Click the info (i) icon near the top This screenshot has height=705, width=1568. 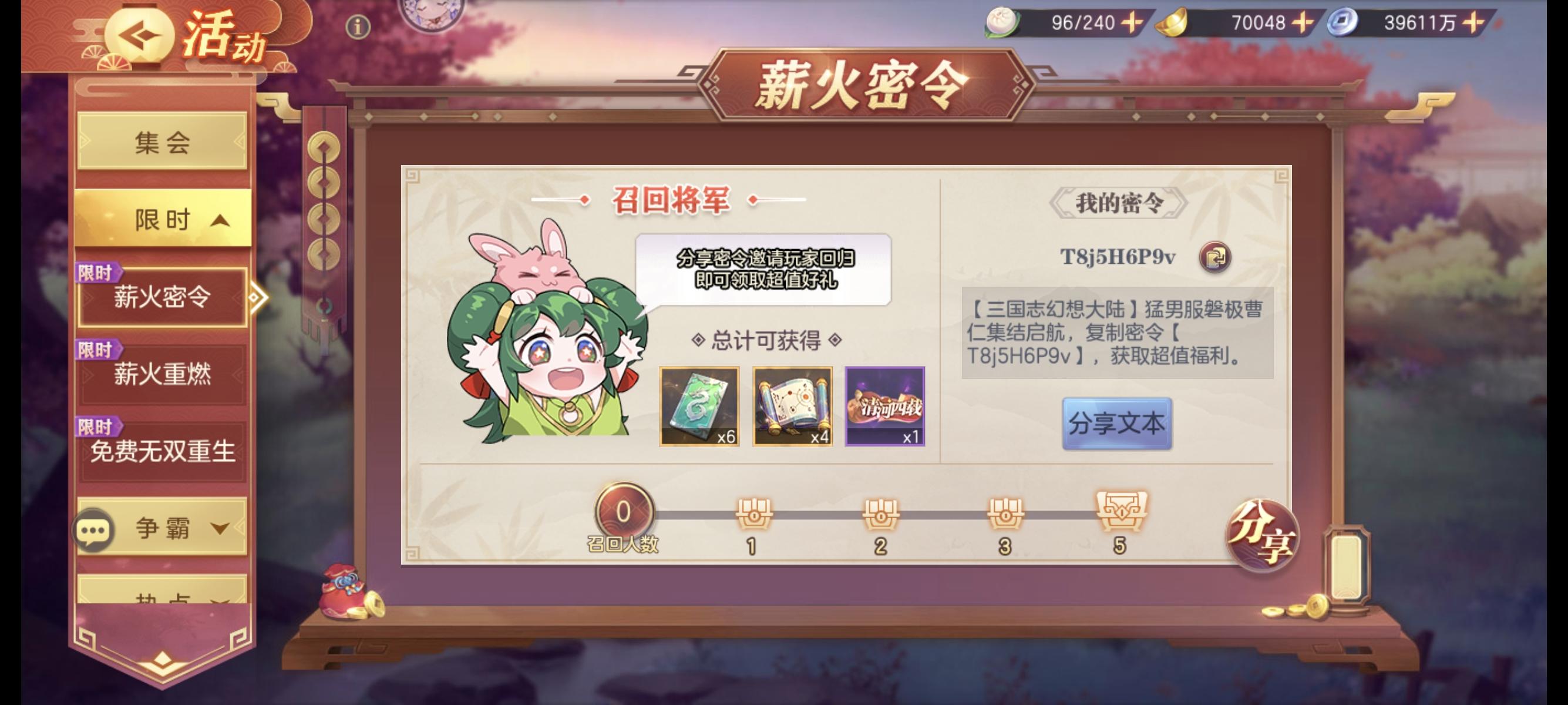(x=358, y=27)
